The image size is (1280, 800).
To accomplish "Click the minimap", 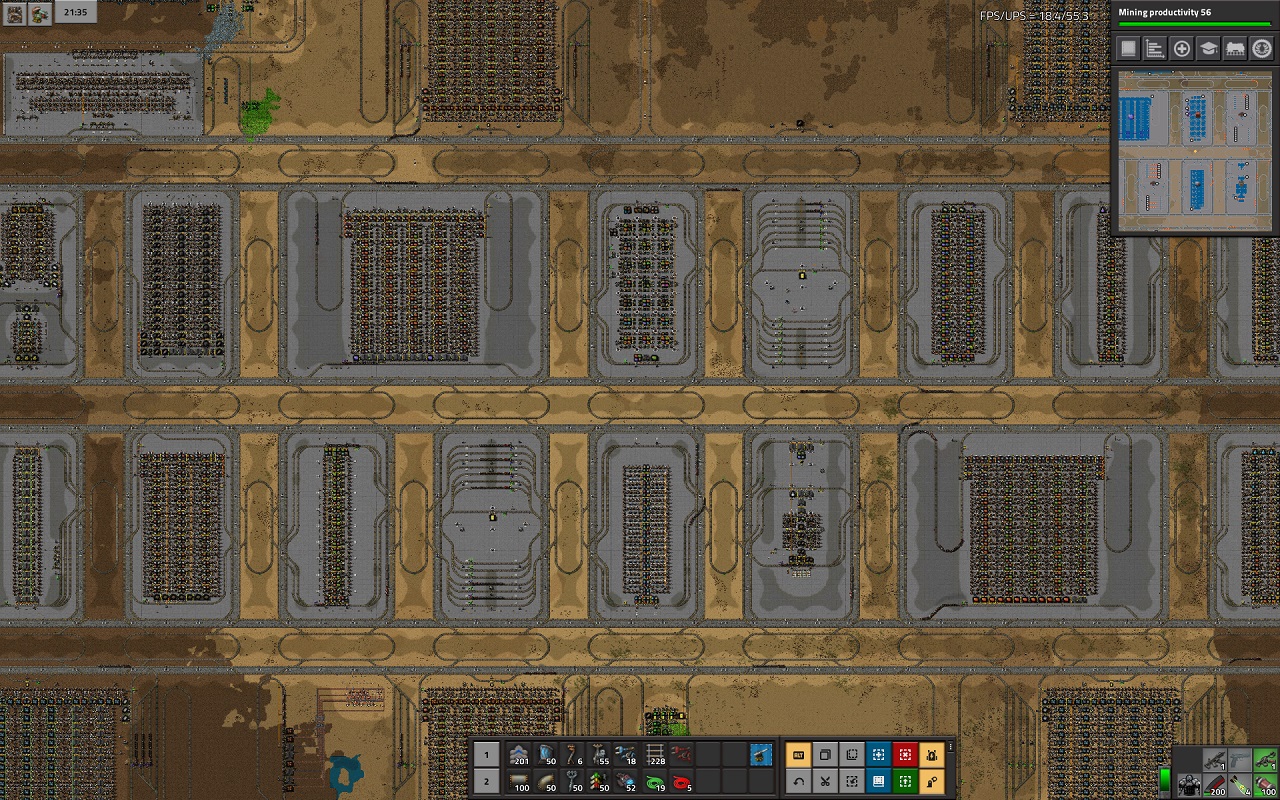I will click(x=1194, y=151).
